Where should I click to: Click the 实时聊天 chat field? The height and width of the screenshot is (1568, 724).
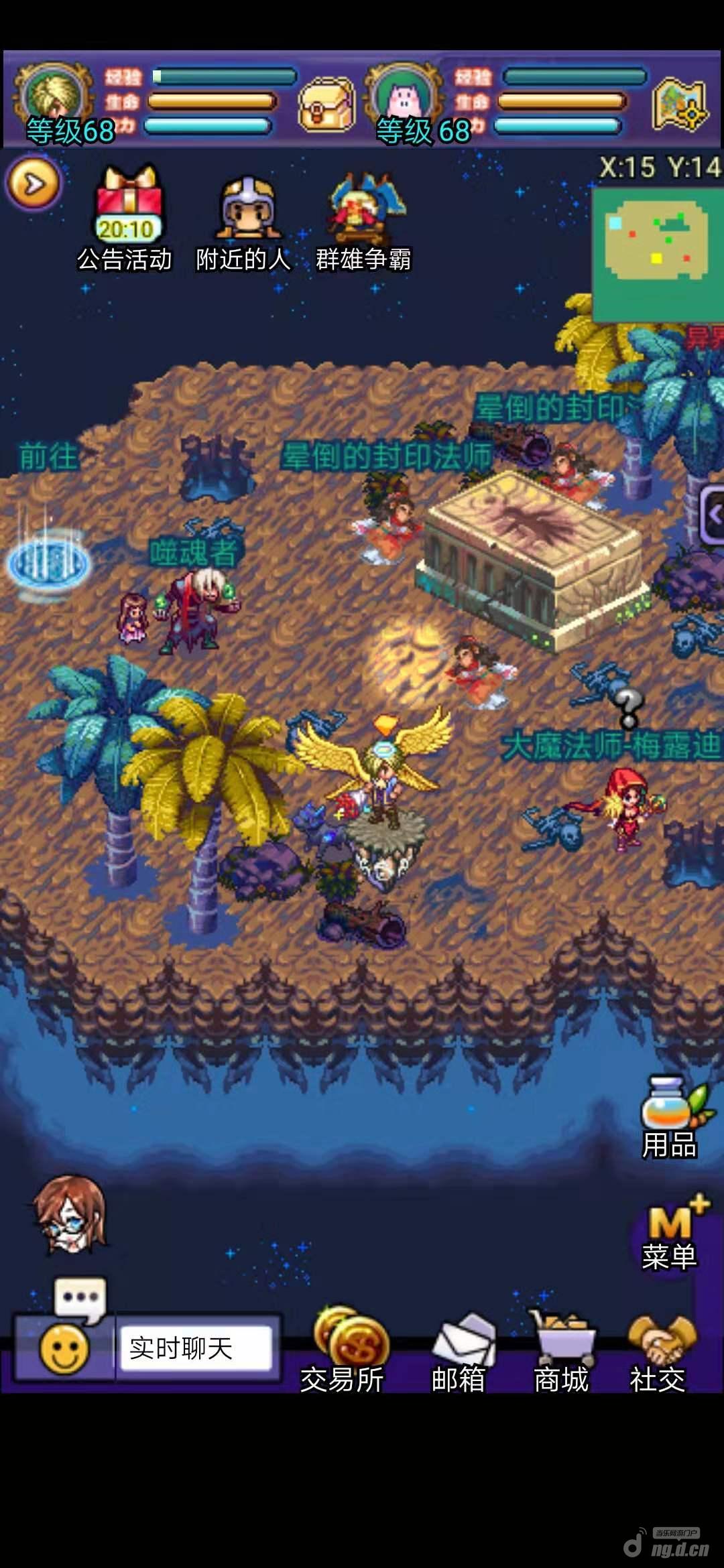(196, 1348)
